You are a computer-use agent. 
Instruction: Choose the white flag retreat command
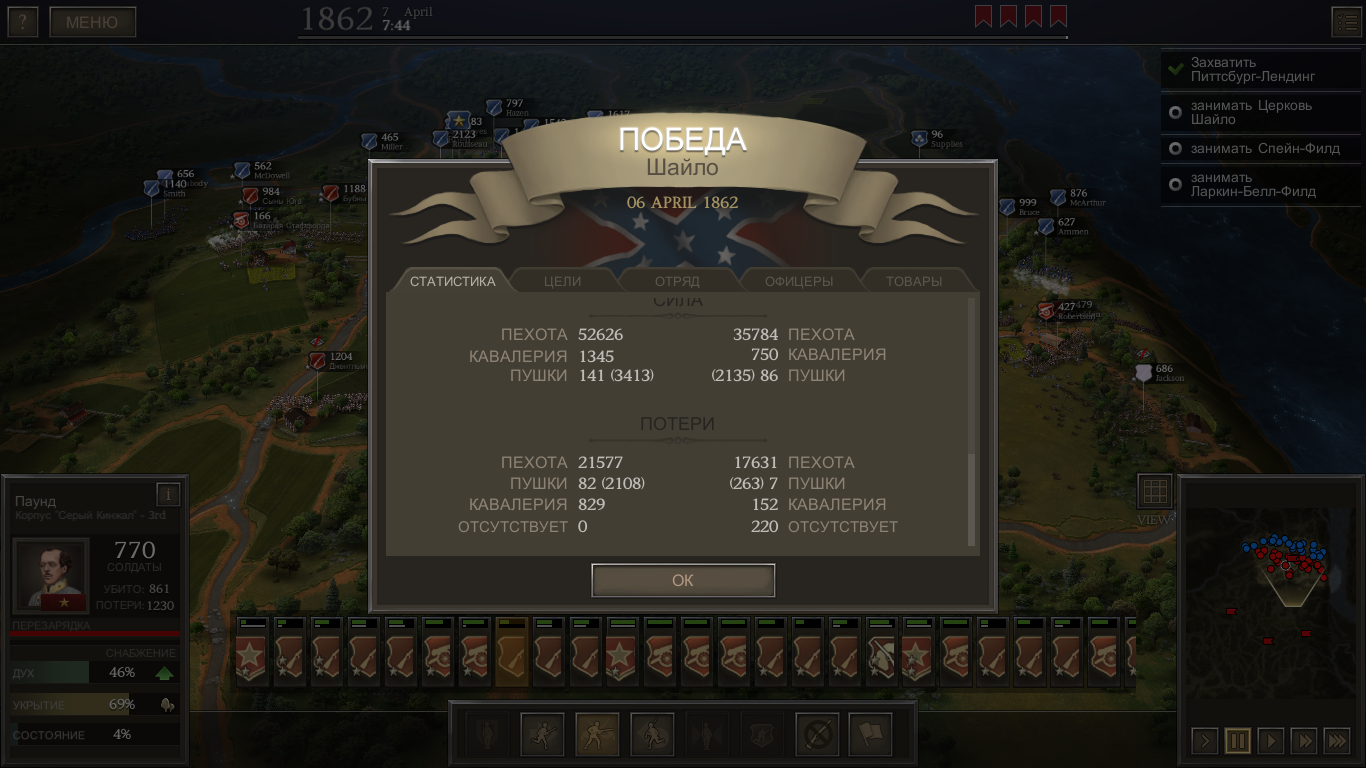tap(870, 735)
